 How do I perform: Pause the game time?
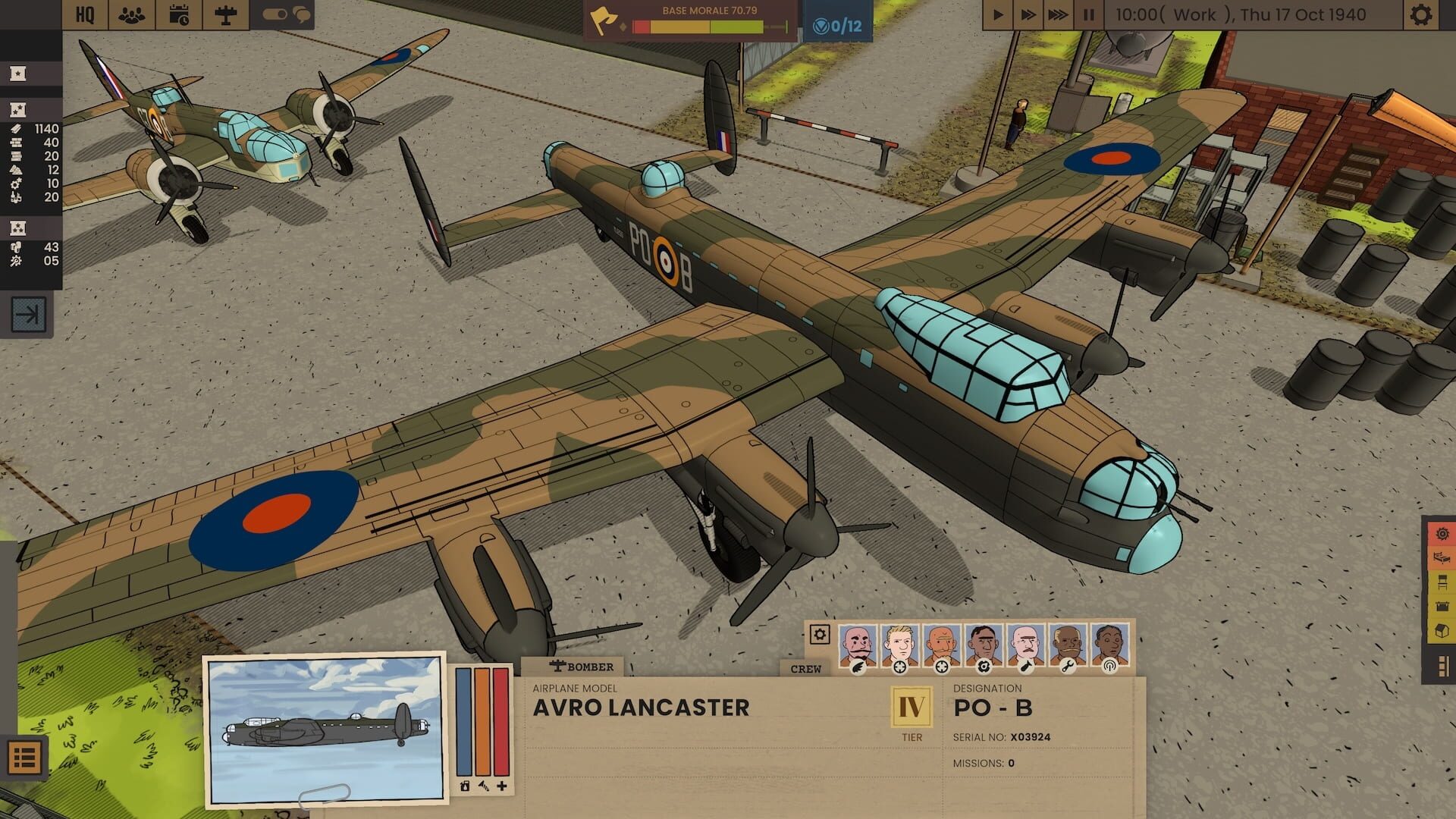coord(1089,13)
